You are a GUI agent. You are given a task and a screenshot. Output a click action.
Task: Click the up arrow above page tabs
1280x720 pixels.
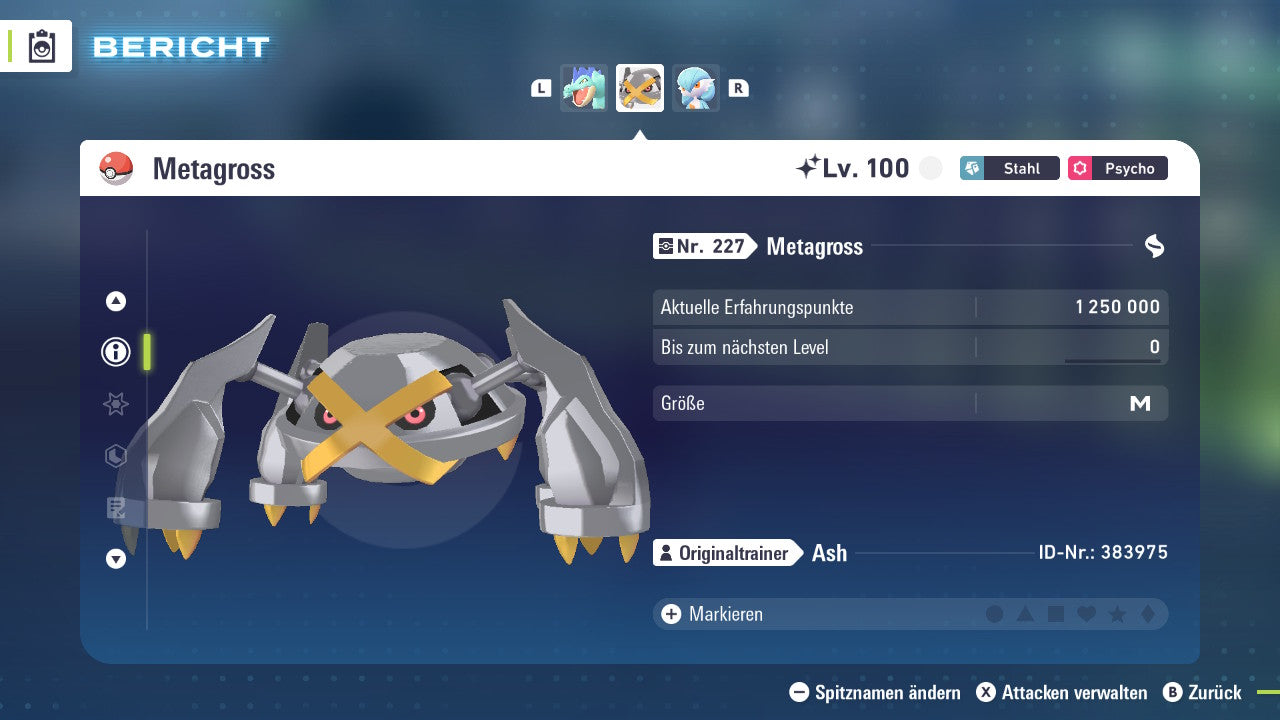116,301
